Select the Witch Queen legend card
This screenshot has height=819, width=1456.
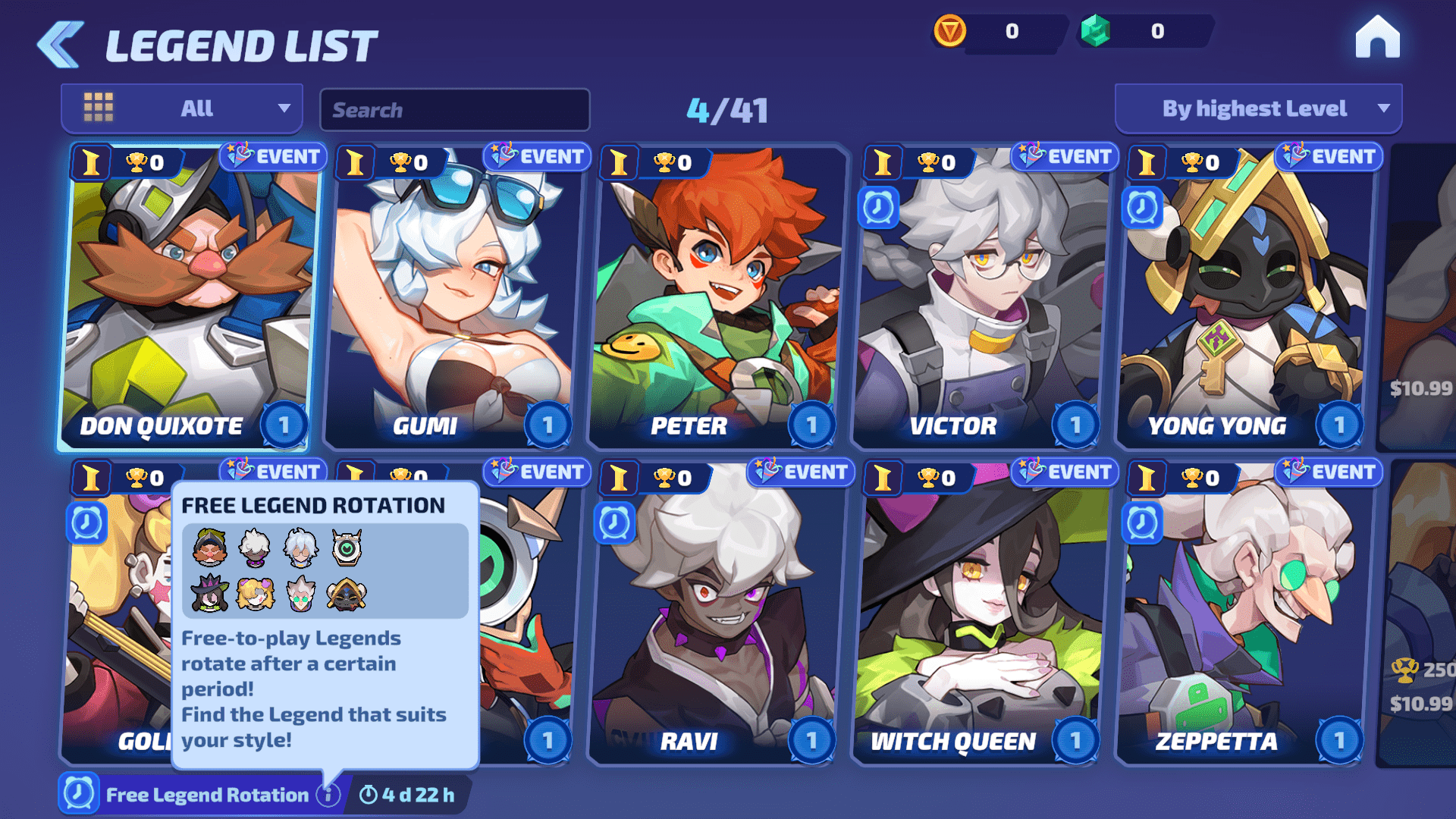click(980, 614)
